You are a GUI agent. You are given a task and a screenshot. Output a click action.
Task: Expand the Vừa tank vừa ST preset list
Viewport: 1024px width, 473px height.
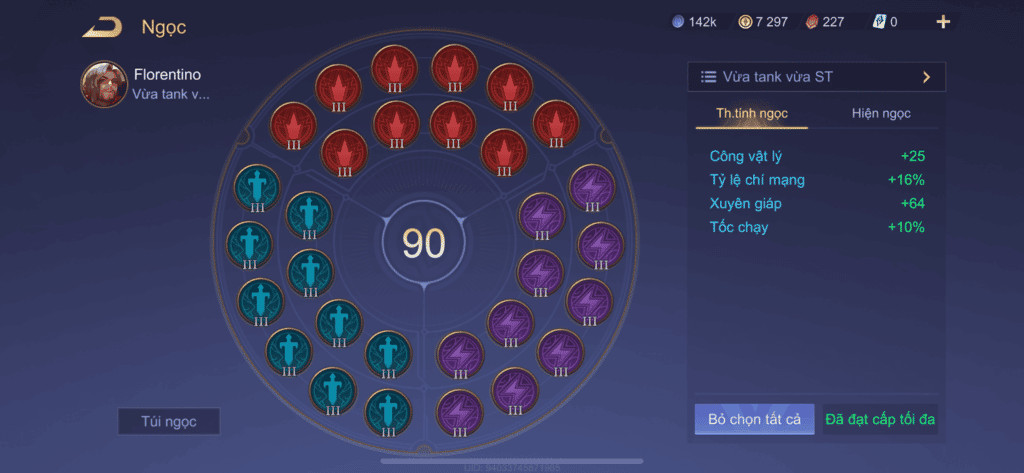tap(816, 77)
